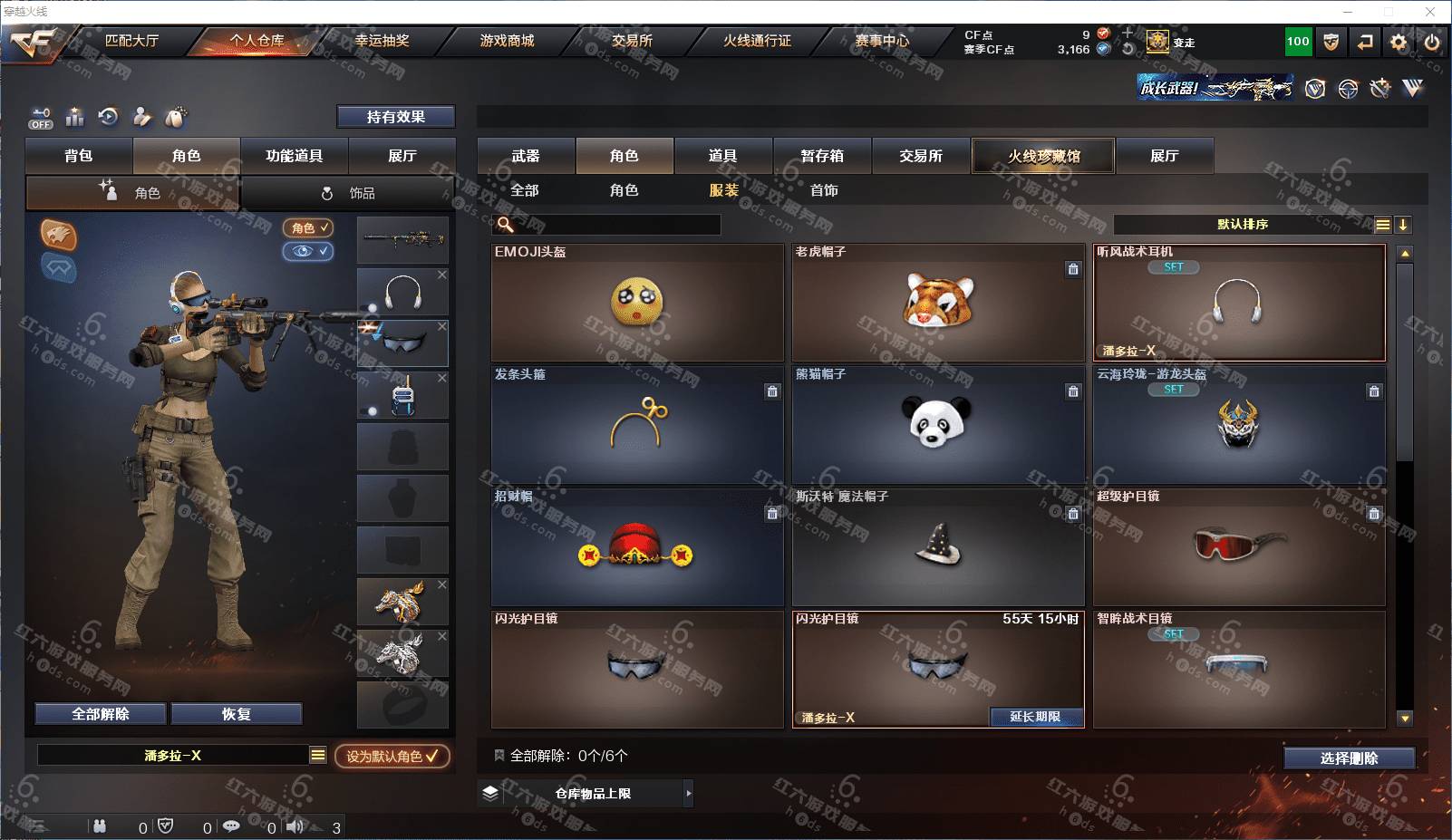Click the 全部解除 unequip all button
Viewport: 1452px width, 840px height.
101,714
